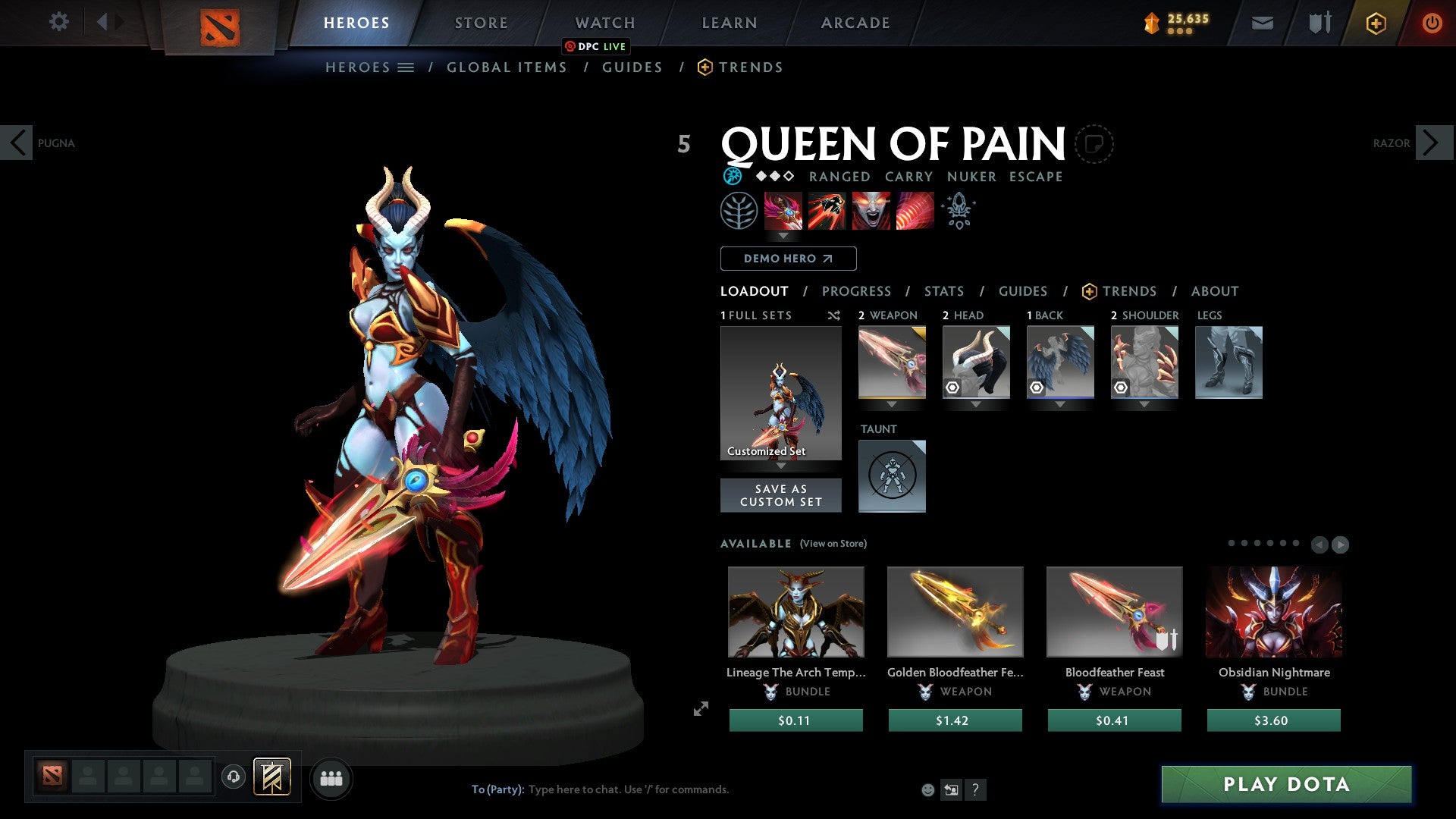This screenshot has width=1456, height=819.
Task: Open the Dota Plus hexagon icon
Action: (1375, 23)
